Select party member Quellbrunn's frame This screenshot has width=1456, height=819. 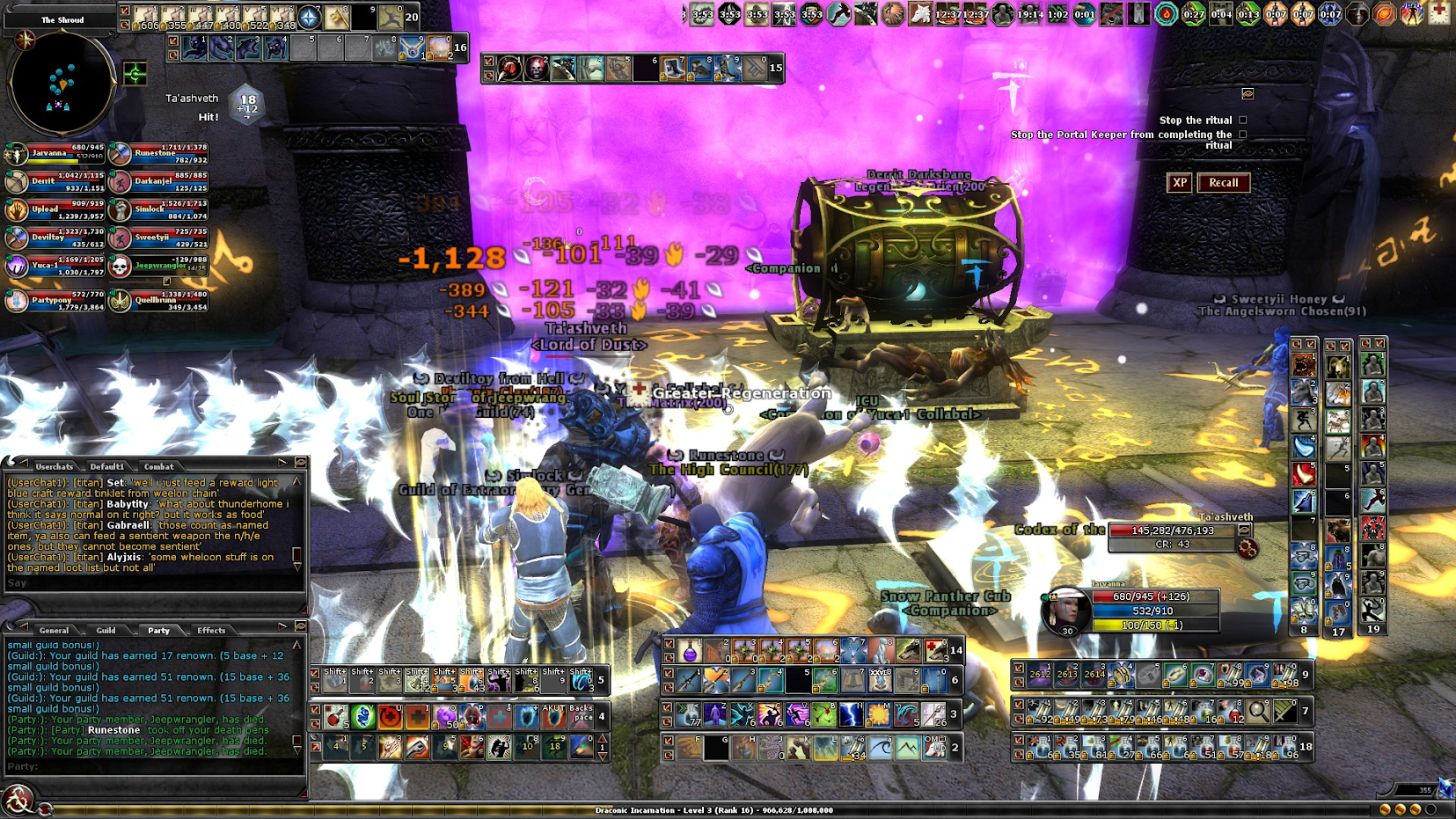[158, 301]
